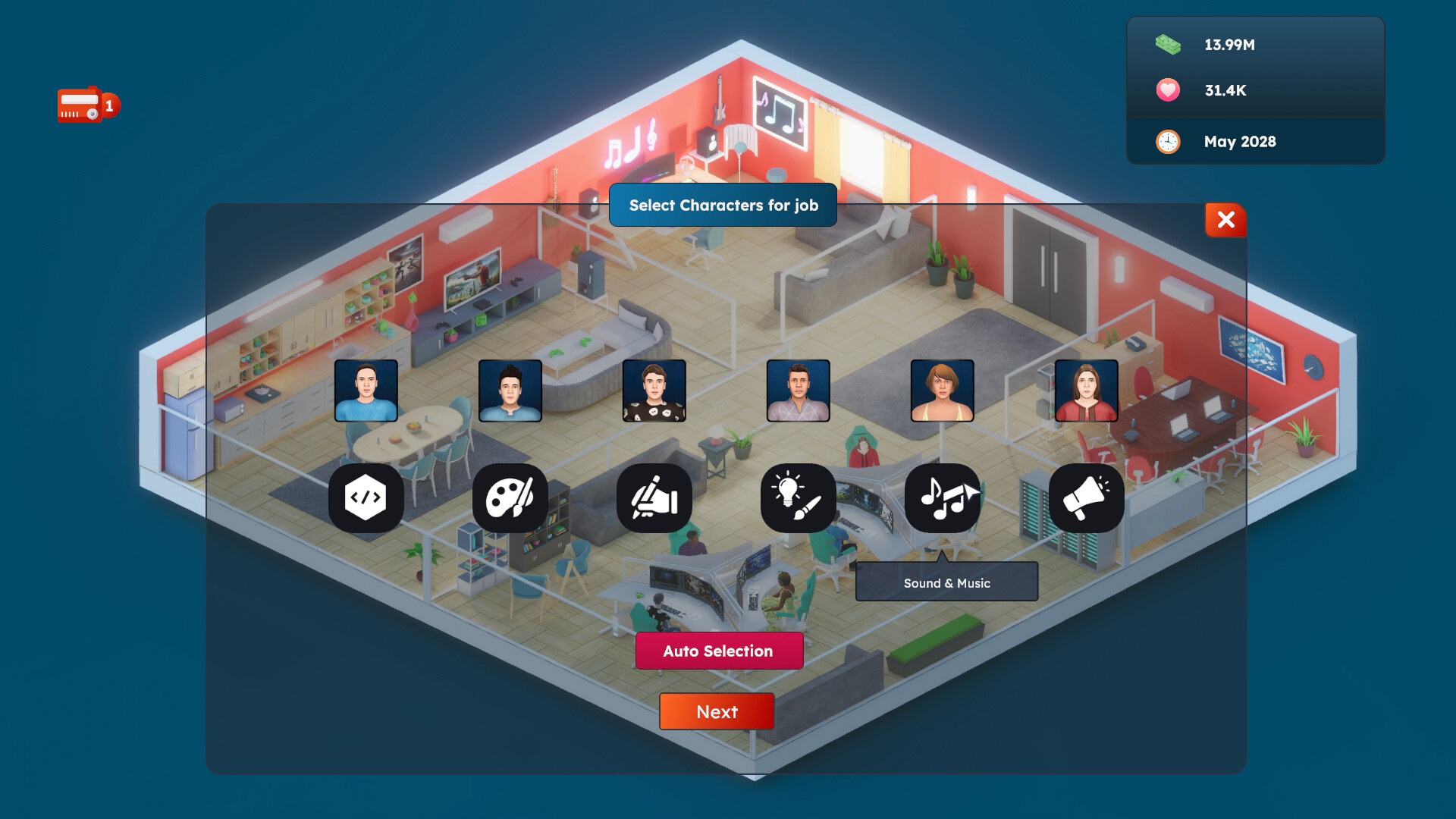Select the character wearing black patterned shirt

point(654,391)
